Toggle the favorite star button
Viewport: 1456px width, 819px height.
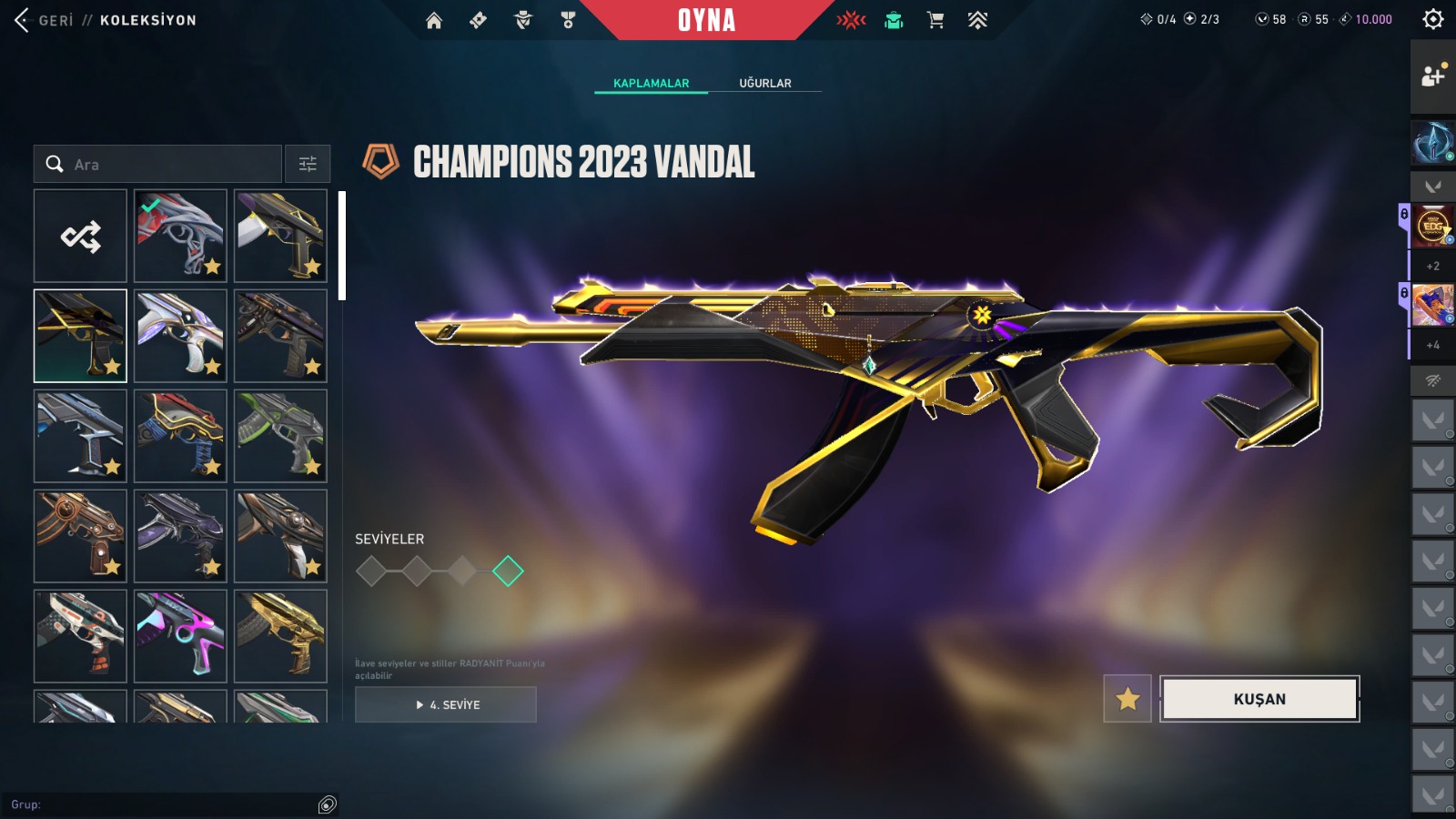[x=1127, y=699]
